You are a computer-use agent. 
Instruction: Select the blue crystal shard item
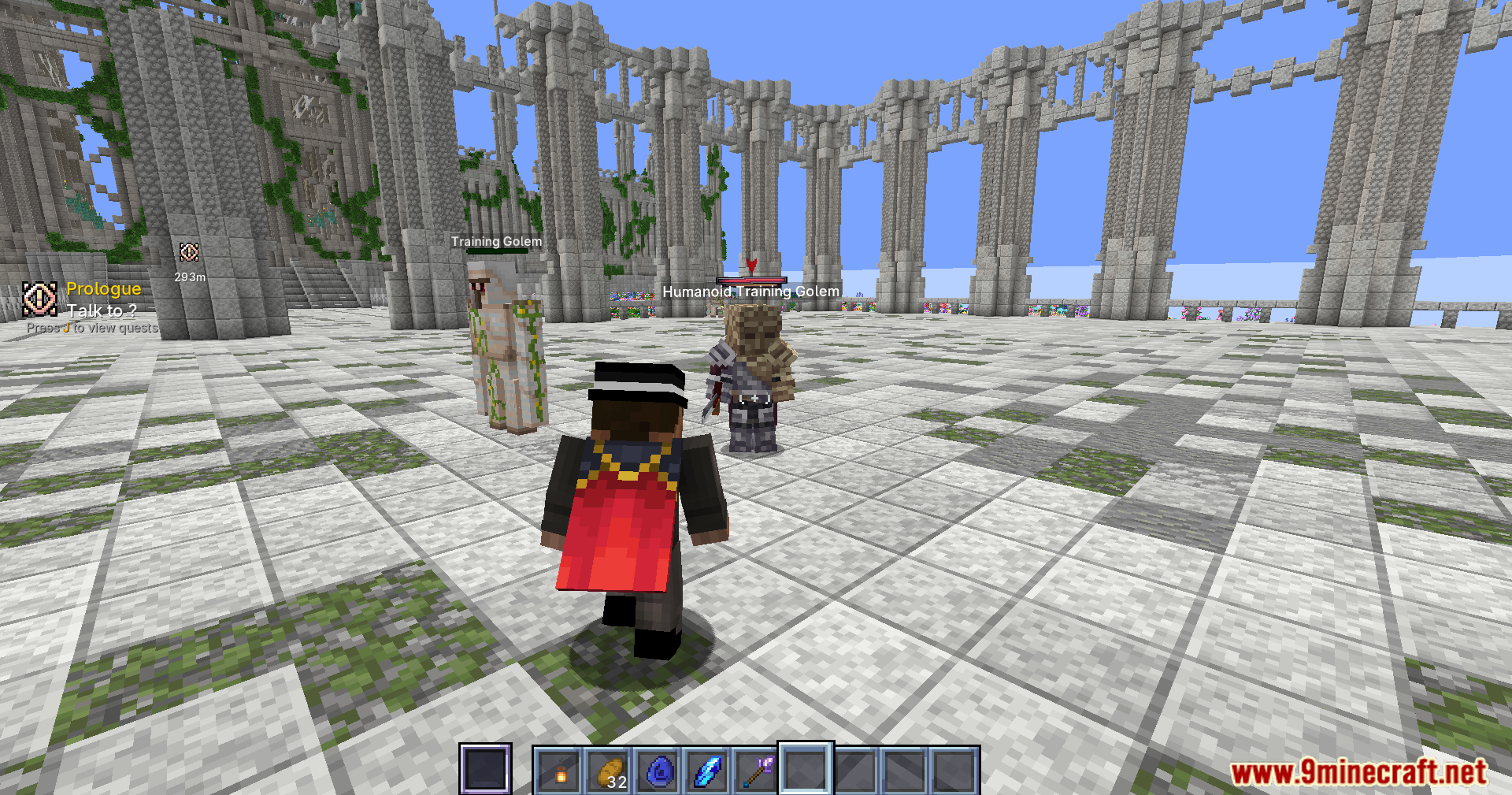[x=707, y=768]
